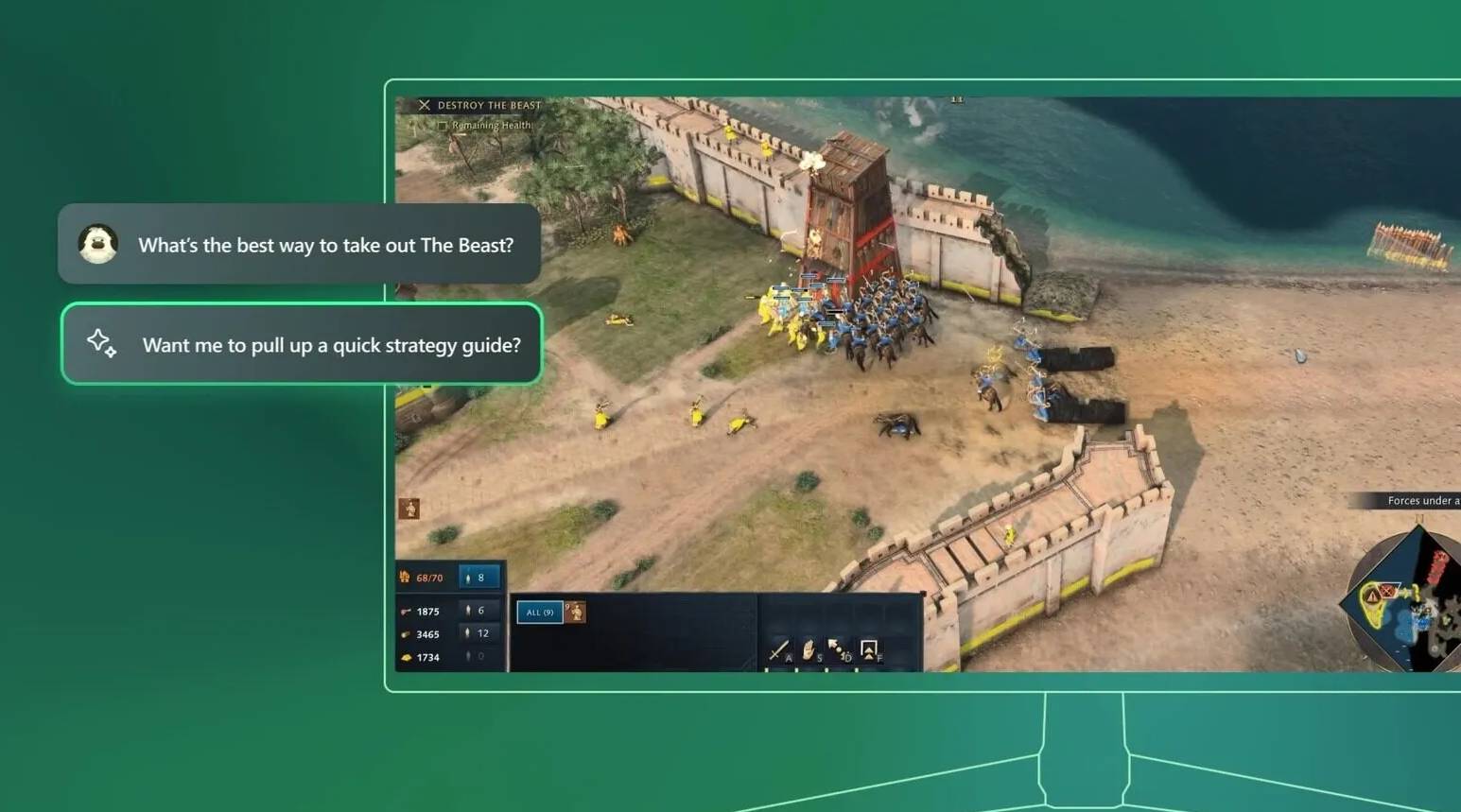Screen dimensions: 1461x812
Task: Open the Destroy the Beast objective tracker
Action: [x=480, y=105]
